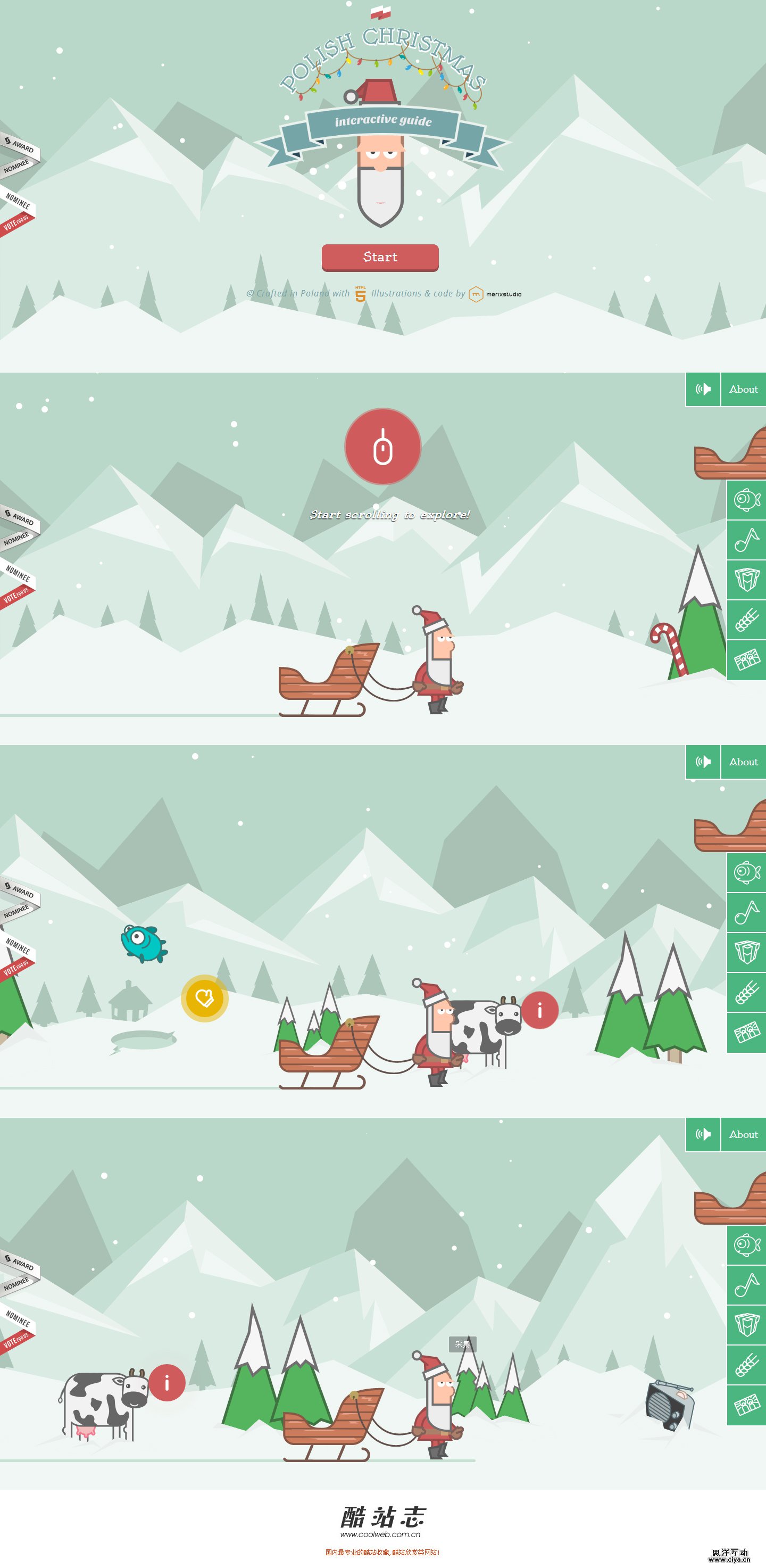This screenshot has height=1568, width=766.
Task: Click the orange HTML5 badge
Action: coord(361,294)
